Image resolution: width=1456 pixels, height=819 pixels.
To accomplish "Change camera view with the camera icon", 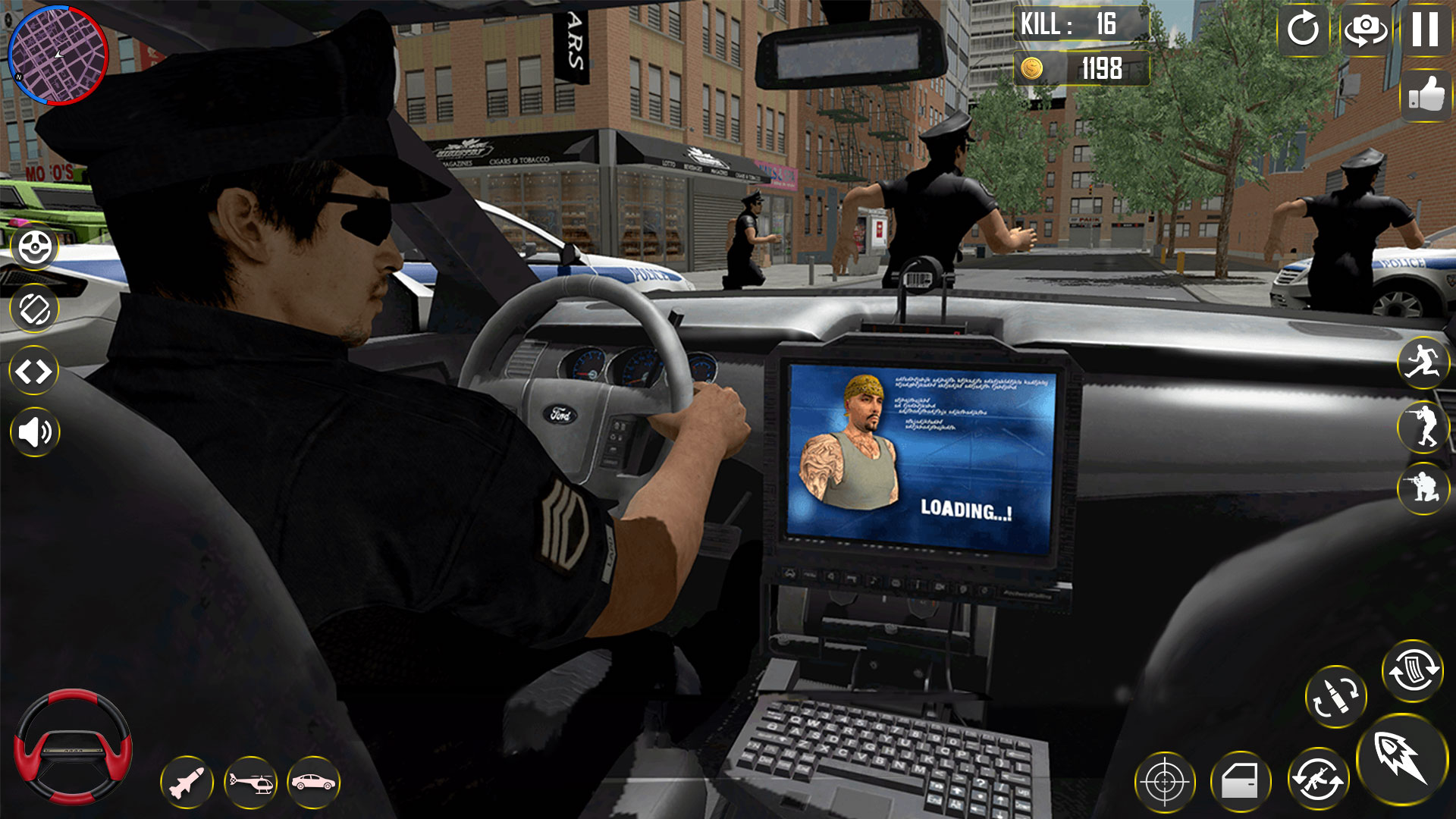I will click(x=1366, y=32).
